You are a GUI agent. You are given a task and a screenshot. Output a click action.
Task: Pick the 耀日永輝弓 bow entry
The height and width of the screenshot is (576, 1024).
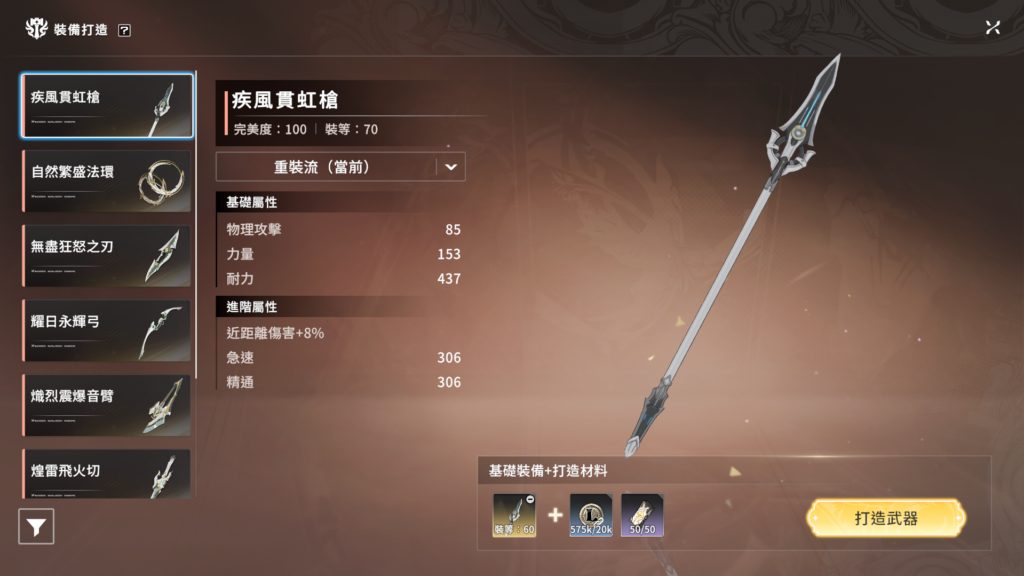tap(107, 330)
